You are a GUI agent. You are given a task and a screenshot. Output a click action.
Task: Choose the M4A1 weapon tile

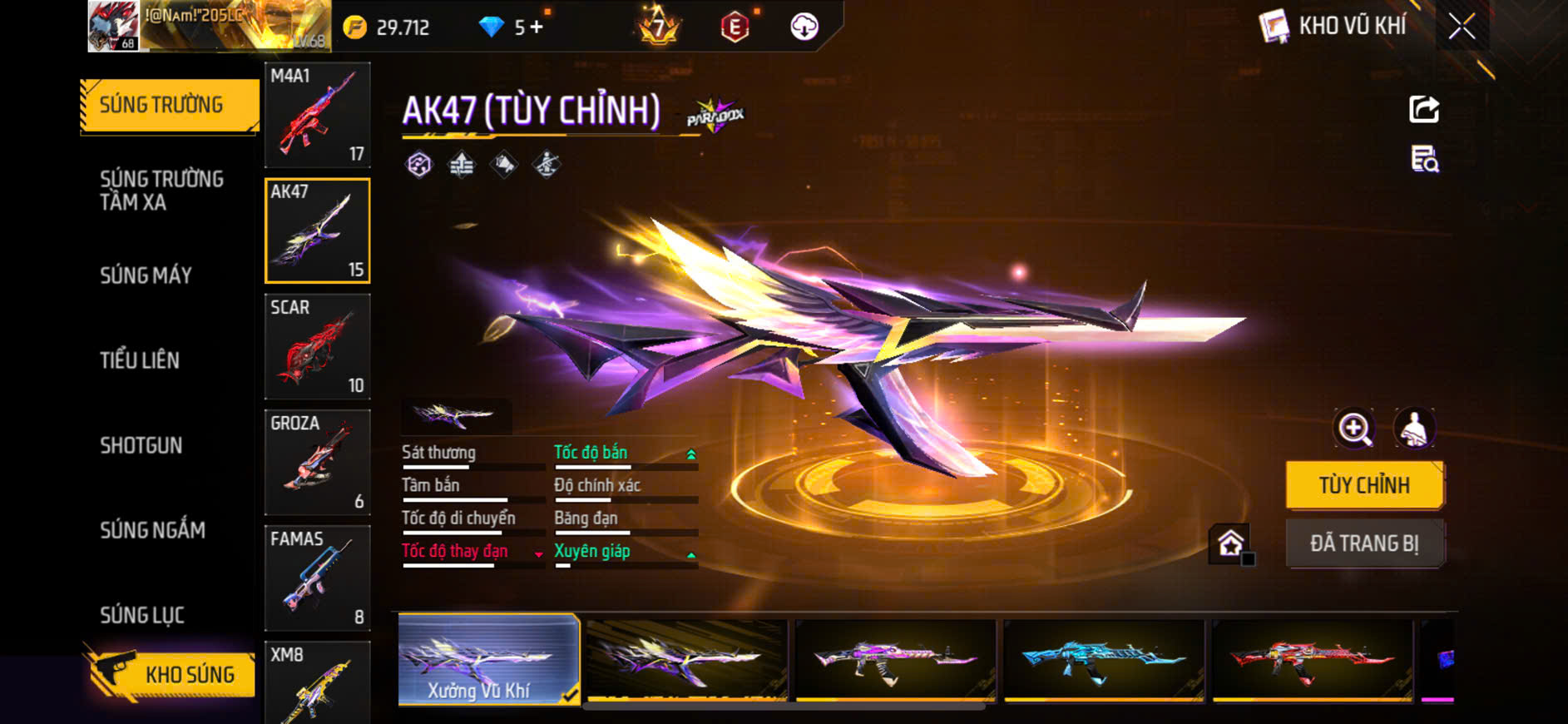tap(317, 115)
